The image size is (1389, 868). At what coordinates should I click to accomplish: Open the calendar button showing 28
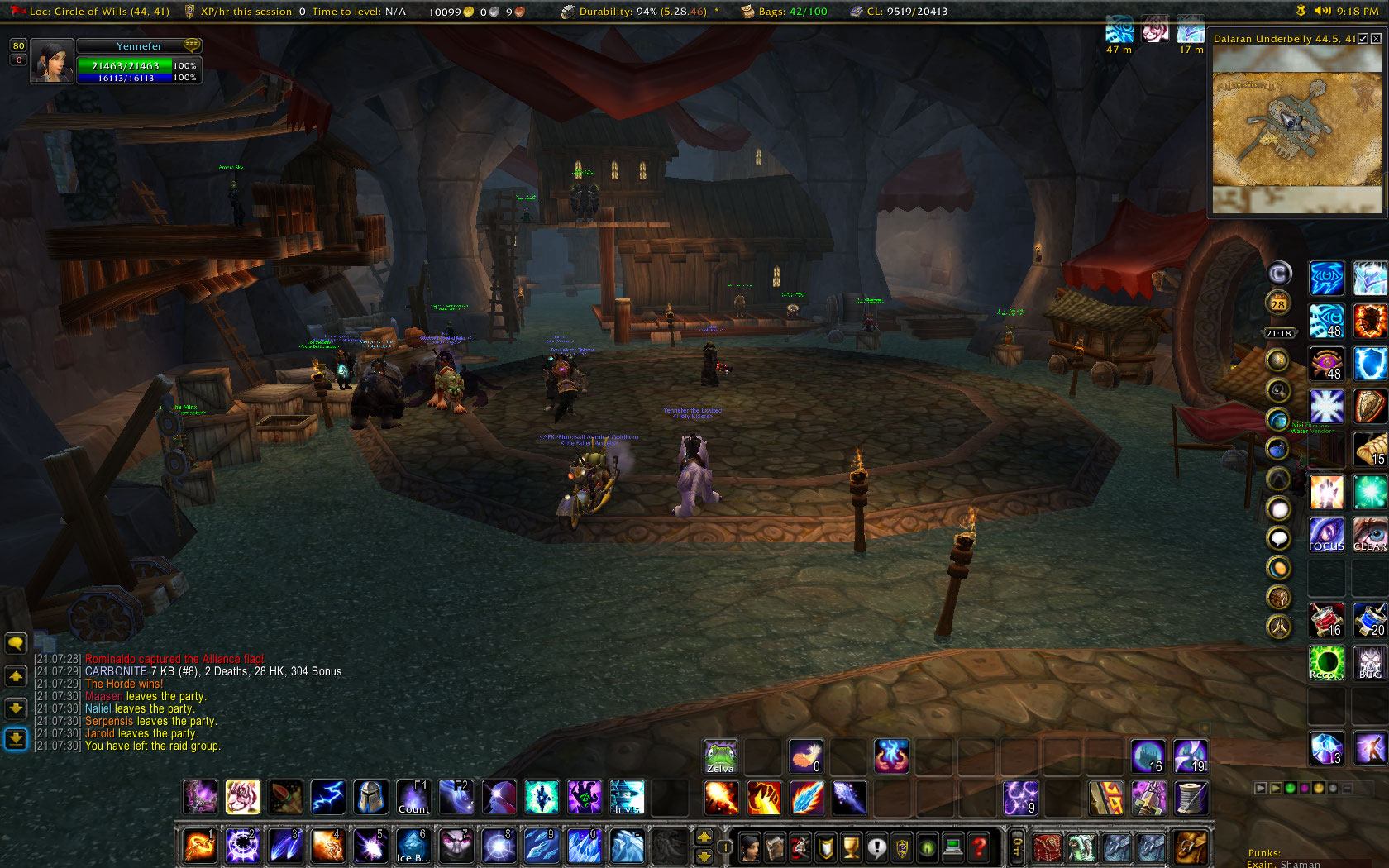pyautogui.click(x=1278, y=303)
